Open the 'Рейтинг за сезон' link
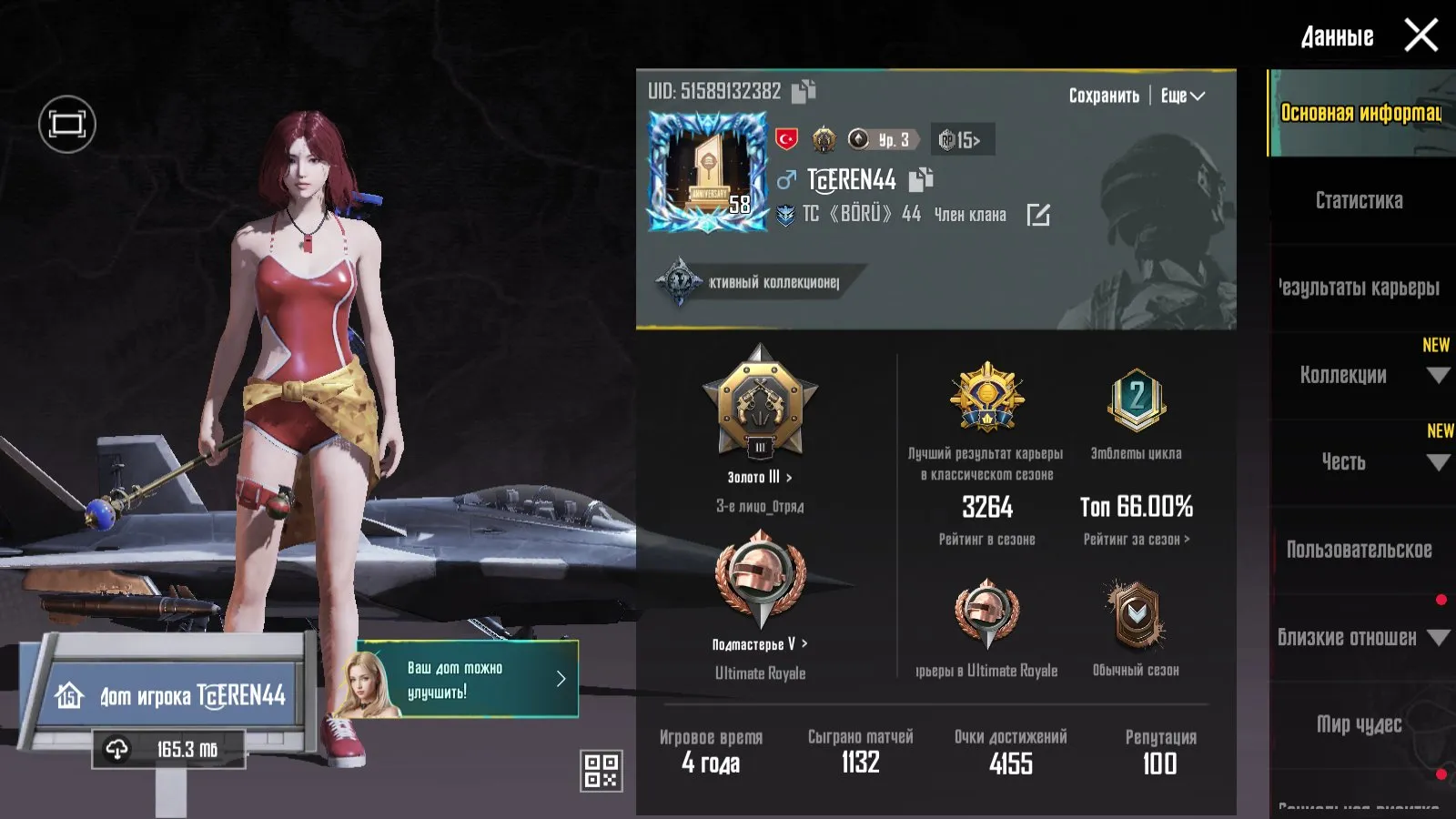The width and height of the screenshot is (1456, 819). pyautogui.click(x=1137, y=539)
